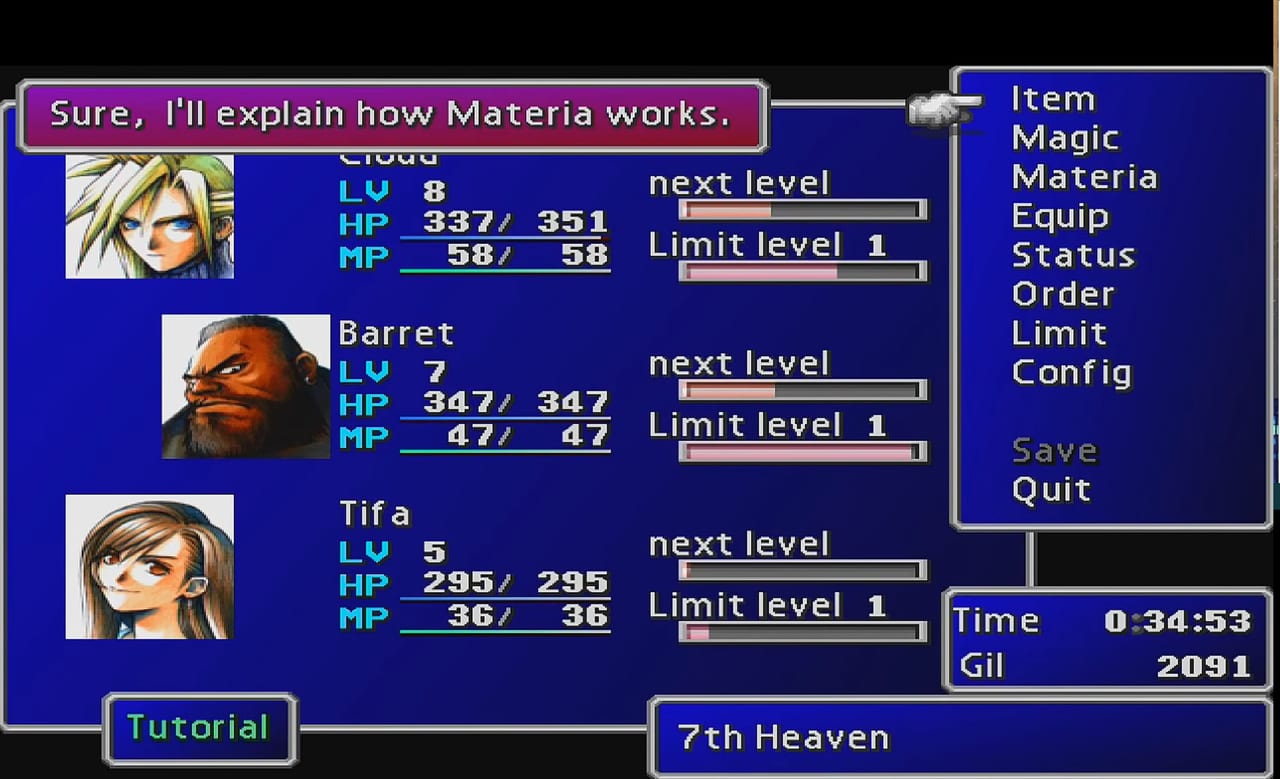Screen dimensions: 1280x779
Task: Check party Status from the menu
Action: pos(1073,255)
